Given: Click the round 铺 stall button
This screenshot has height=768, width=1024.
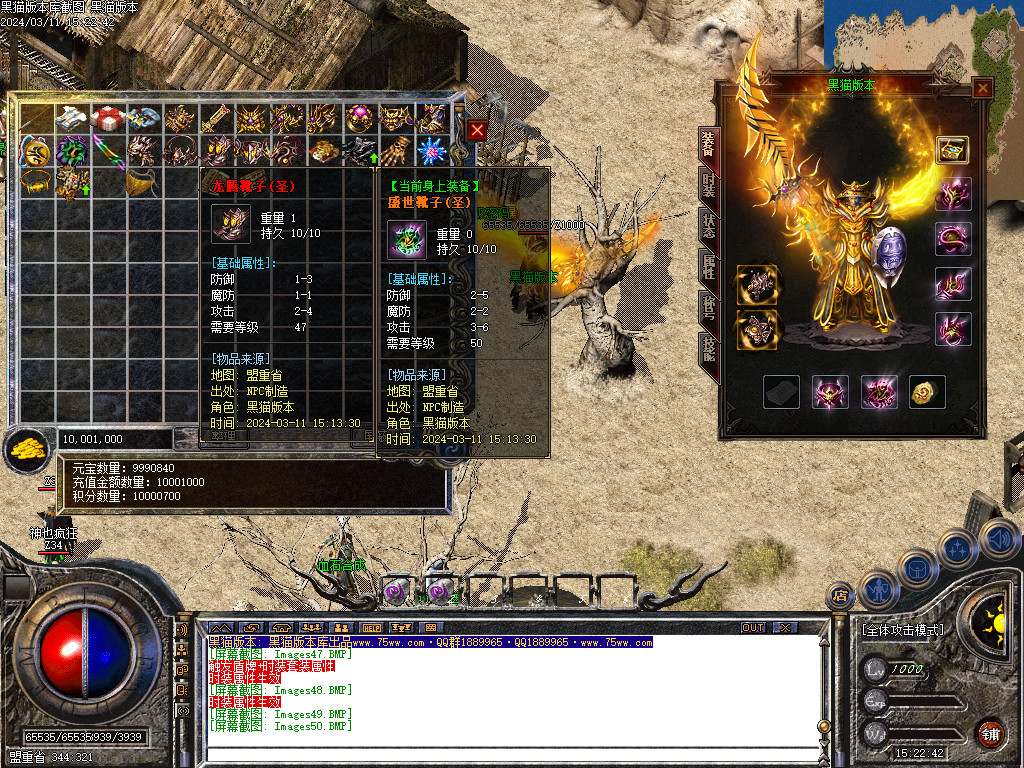Looking at the screenshot, I should [x=990, y=734].
